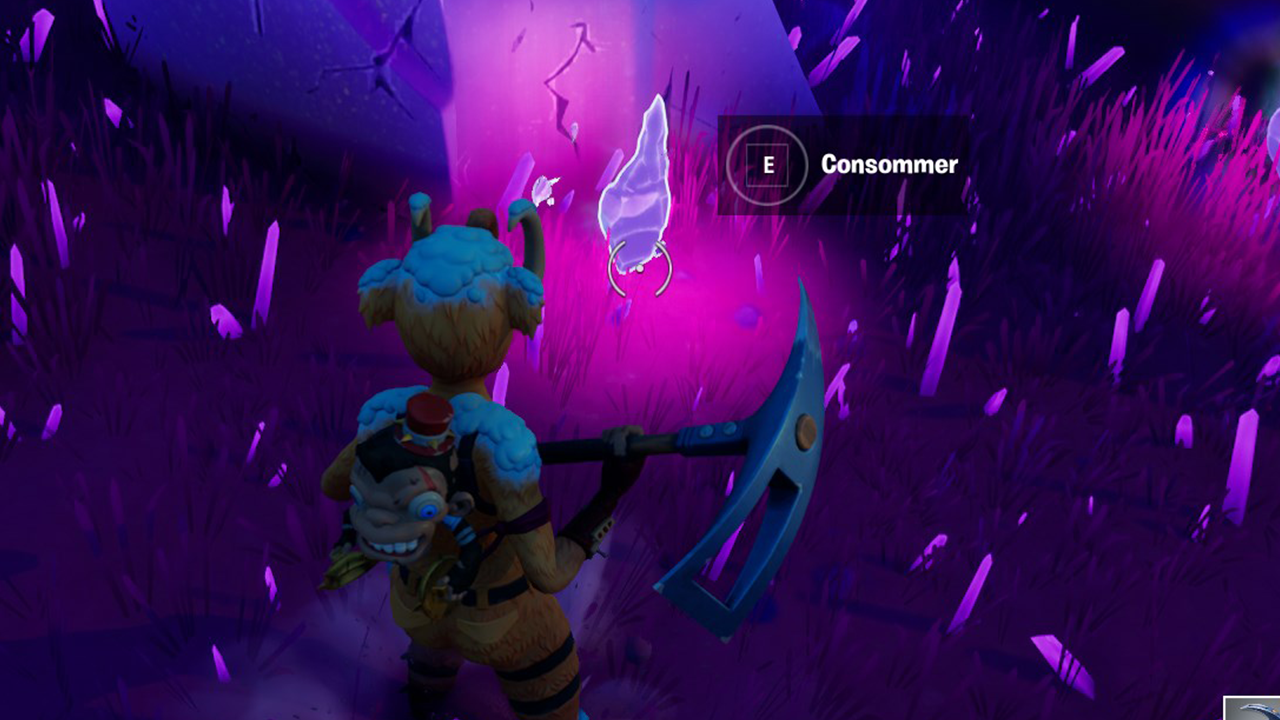Image resolution: width=1280 pixels, height=720 pixels.
Task: Toggle the square key-bind outline inside the prompt circle
Action: click(765, 166)
